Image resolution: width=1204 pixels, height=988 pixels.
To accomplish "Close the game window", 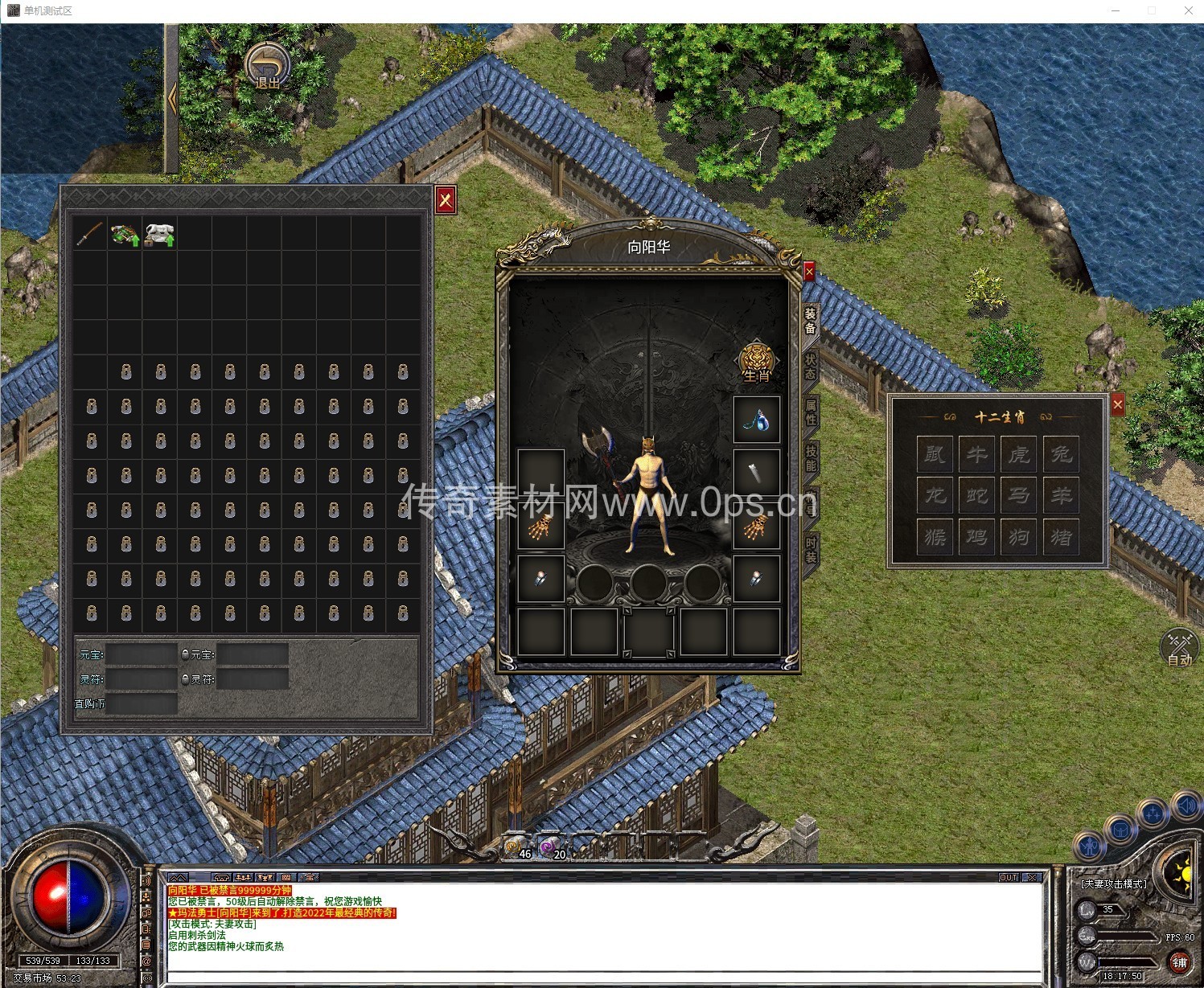I will (1188, 10).
